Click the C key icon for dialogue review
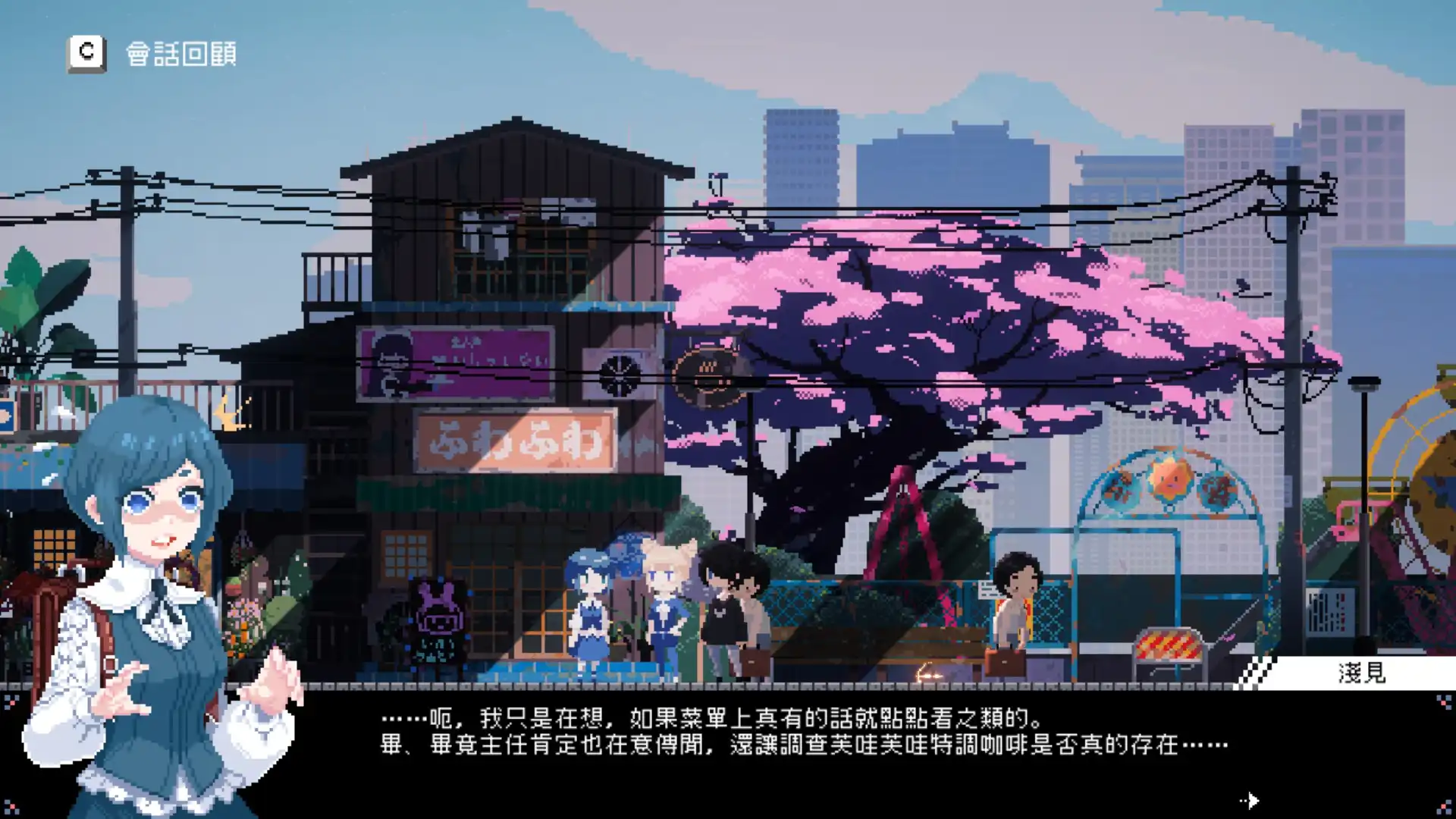The height and width of the screenshot is (819, 1456). (86, 52)
